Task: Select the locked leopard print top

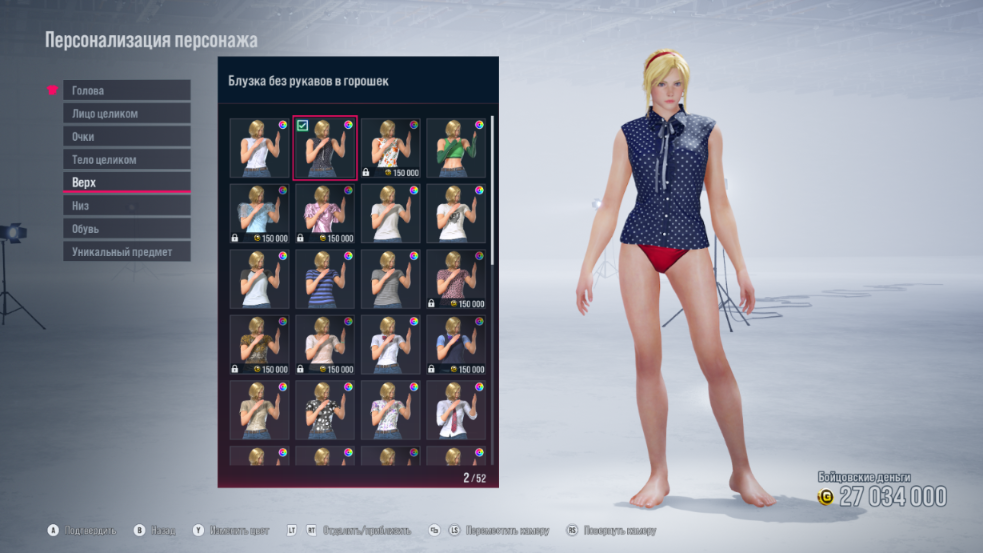Action: (x=259, y=344)
